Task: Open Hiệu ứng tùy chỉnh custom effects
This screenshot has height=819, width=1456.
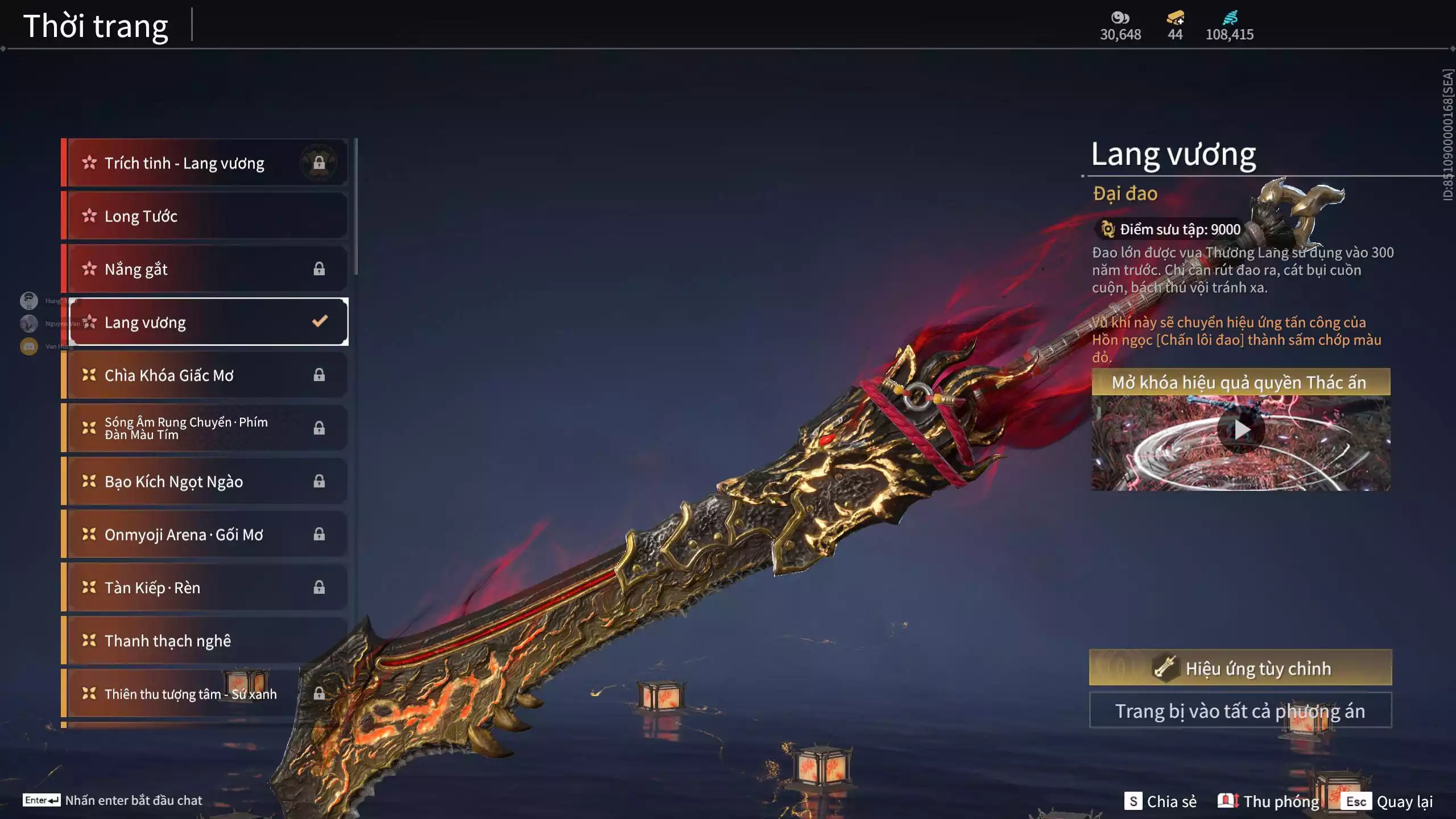Action: coord(1240,668)
